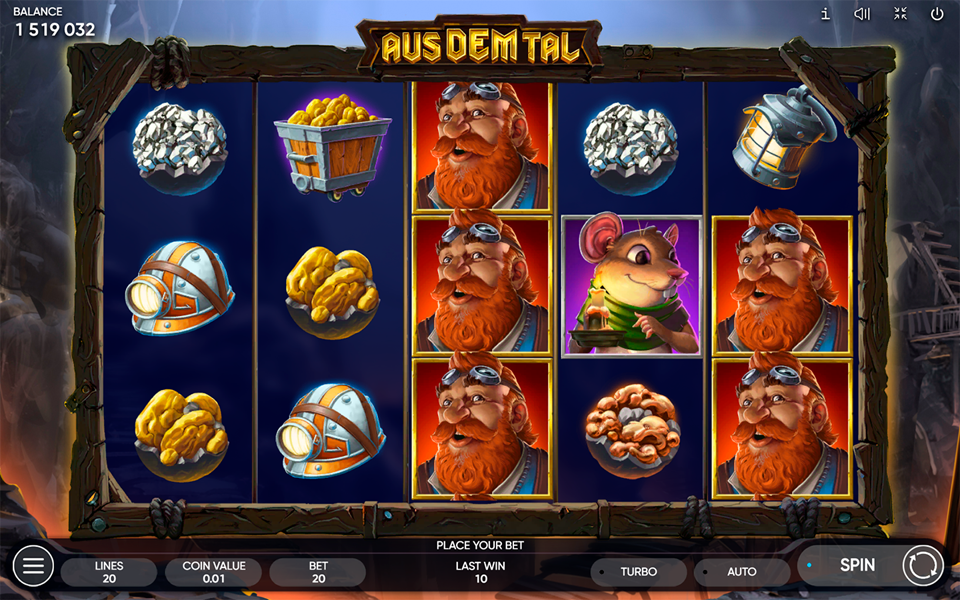Adjust the Coin Value setting
The image size is (960, 600).
[213, 572]
